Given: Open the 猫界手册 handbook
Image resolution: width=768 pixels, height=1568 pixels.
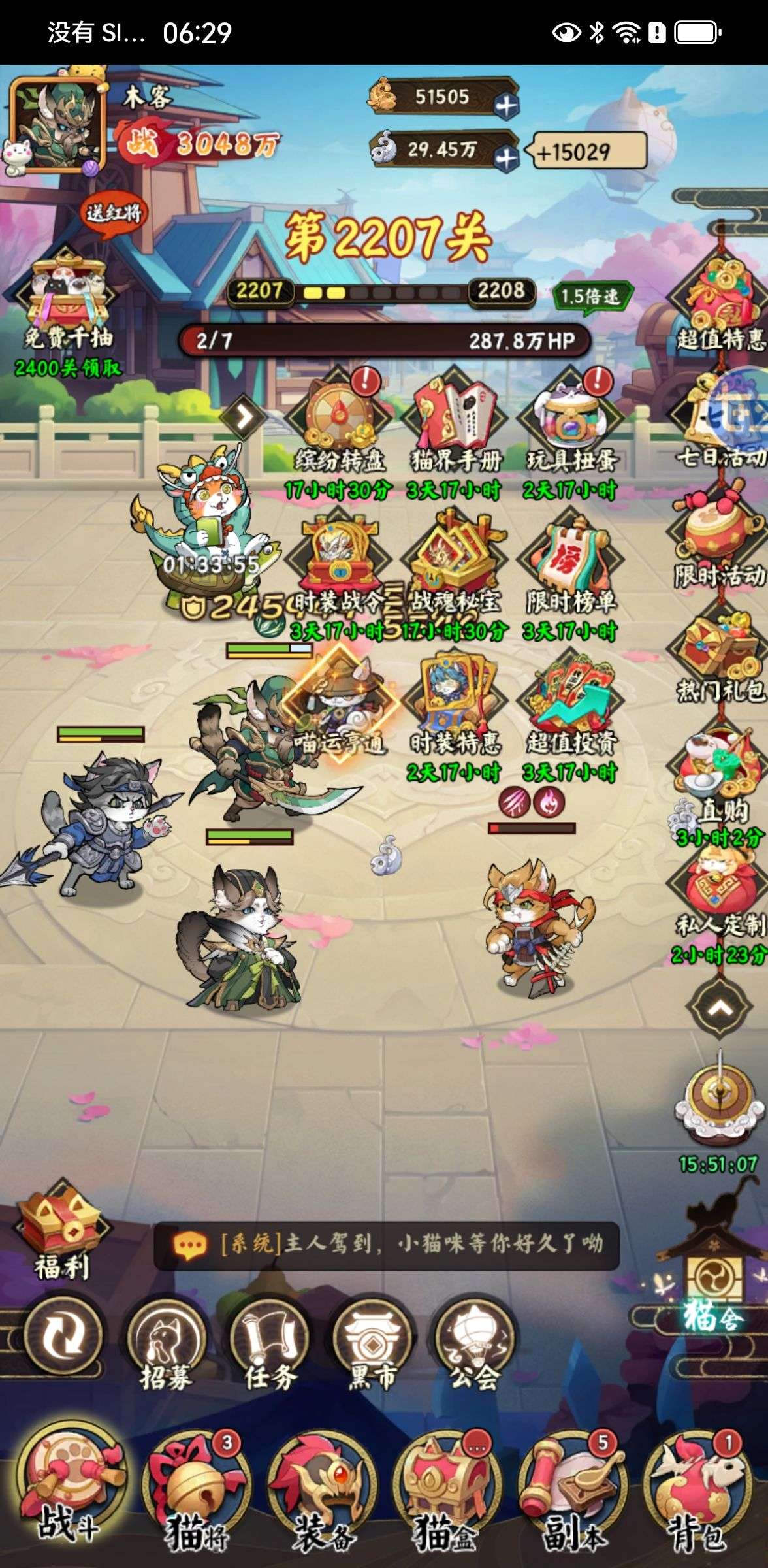Looking at the screenshot, I should tap(455, 425).
